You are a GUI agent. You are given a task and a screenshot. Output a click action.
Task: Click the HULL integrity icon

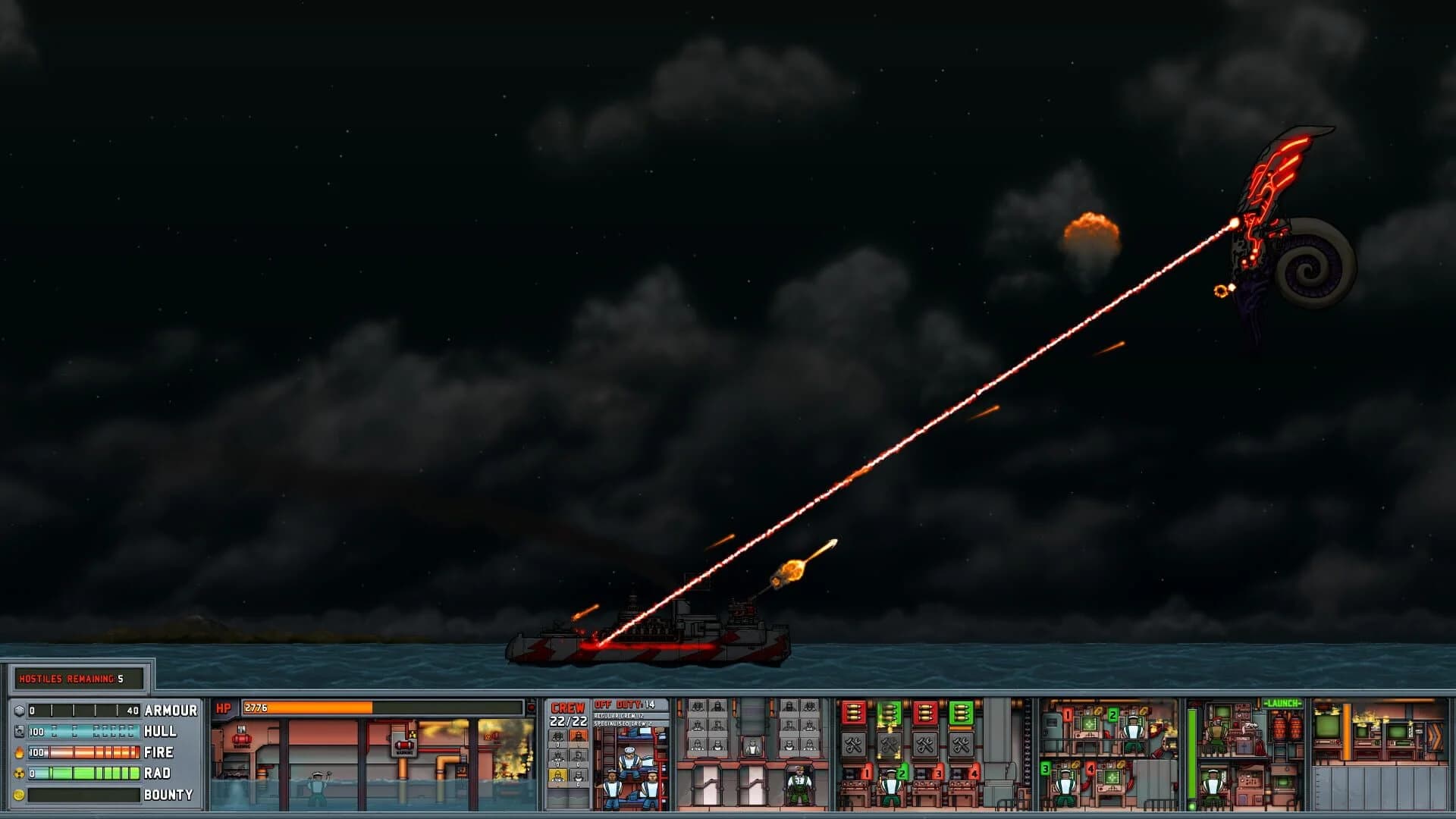(18, 731)
